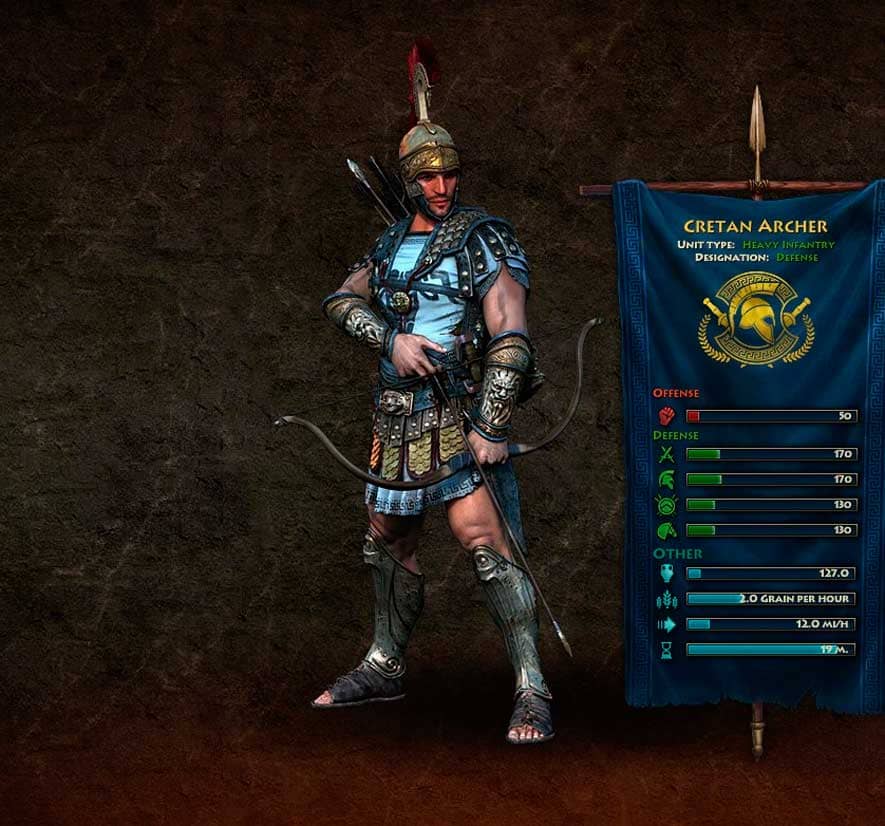Select the amphora stat icon

pyautogui.click(x=667, y=573)
